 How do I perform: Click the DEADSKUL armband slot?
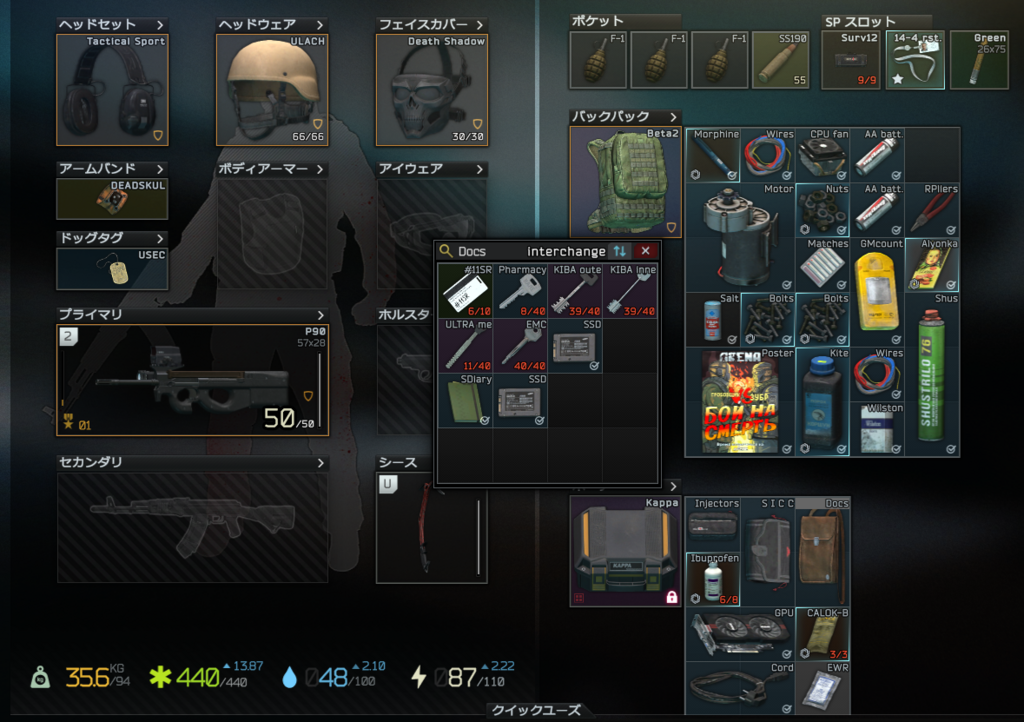click(112, 199)
